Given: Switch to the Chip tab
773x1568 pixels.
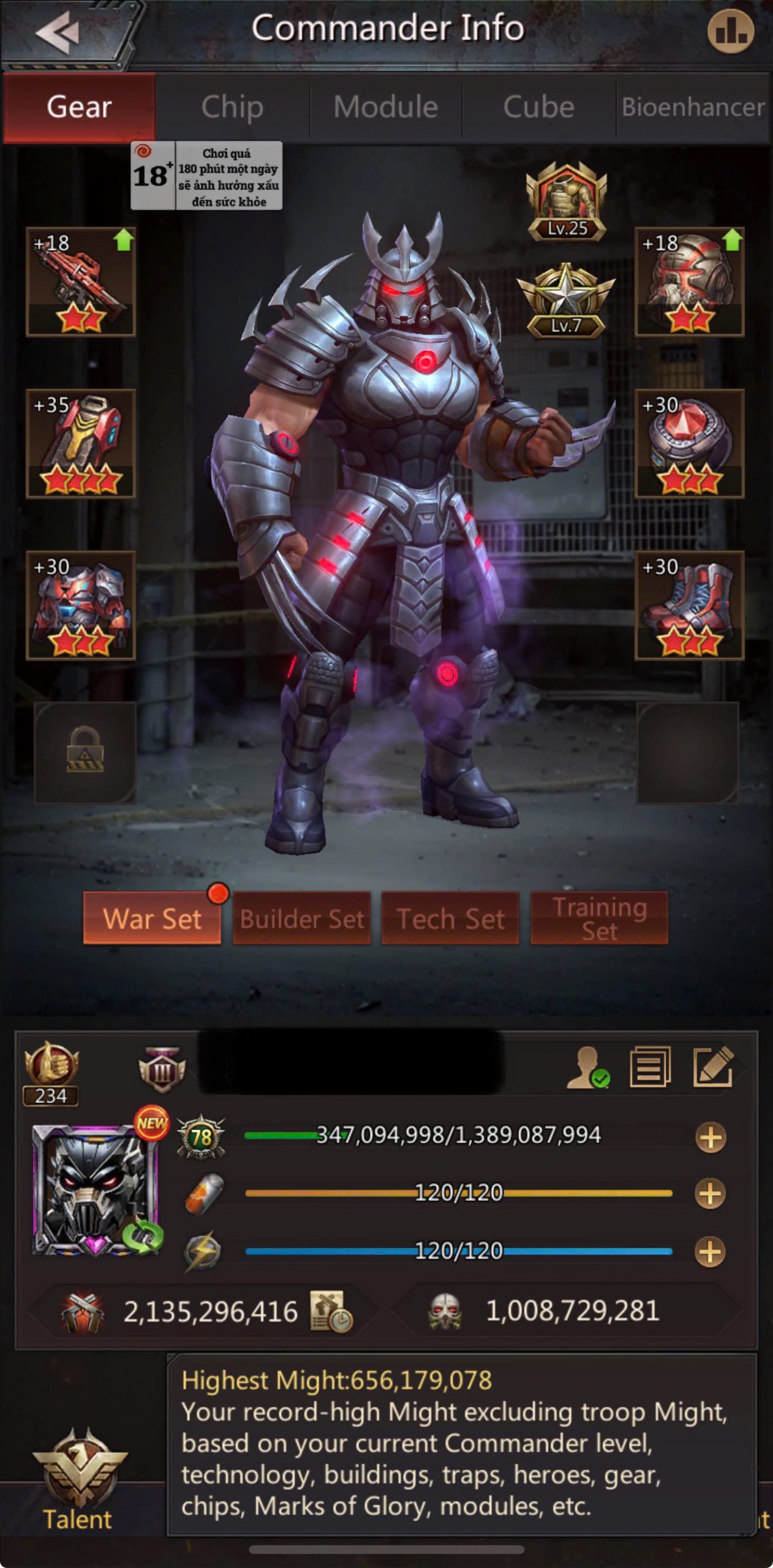Looking at the screenshot, I should pos(232,107).
